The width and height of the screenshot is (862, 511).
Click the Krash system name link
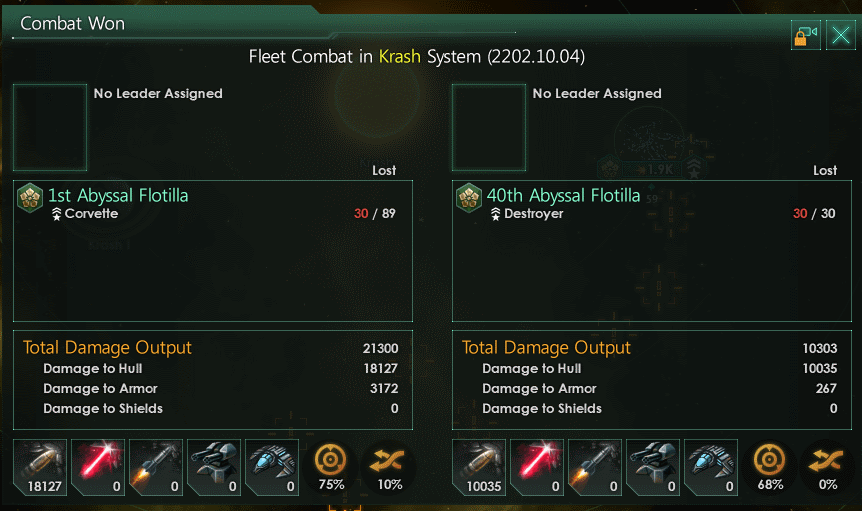pyautogui.click(x=400, y=56)
